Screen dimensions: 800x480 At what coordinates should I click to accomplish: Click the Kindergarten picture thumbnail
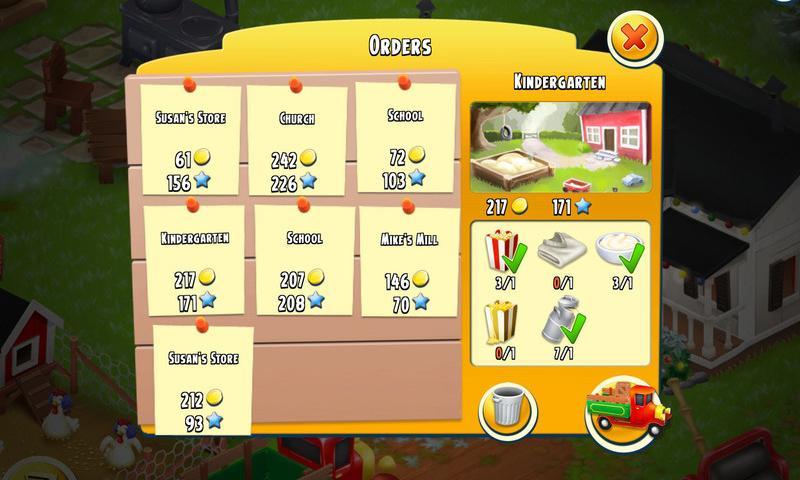pos(560,145)
